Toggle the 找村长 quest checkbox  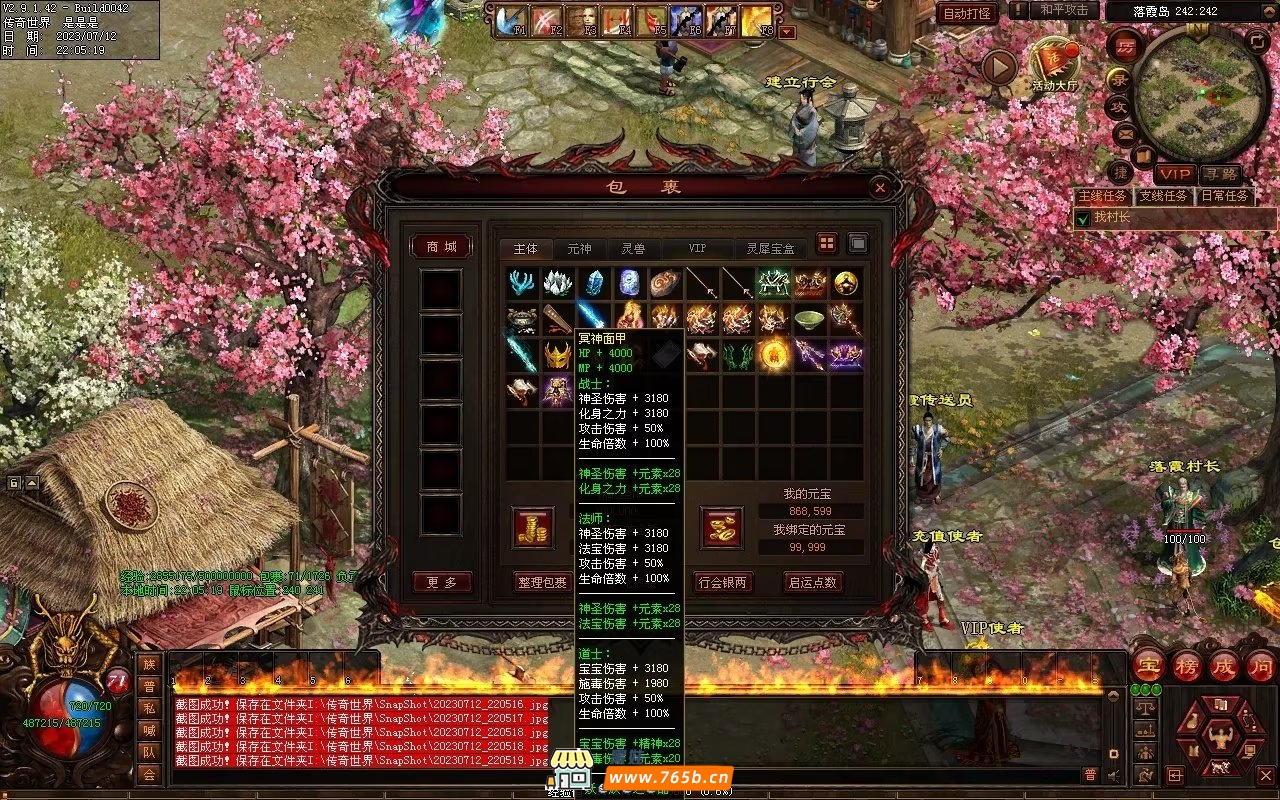[x=1082, y=217]
